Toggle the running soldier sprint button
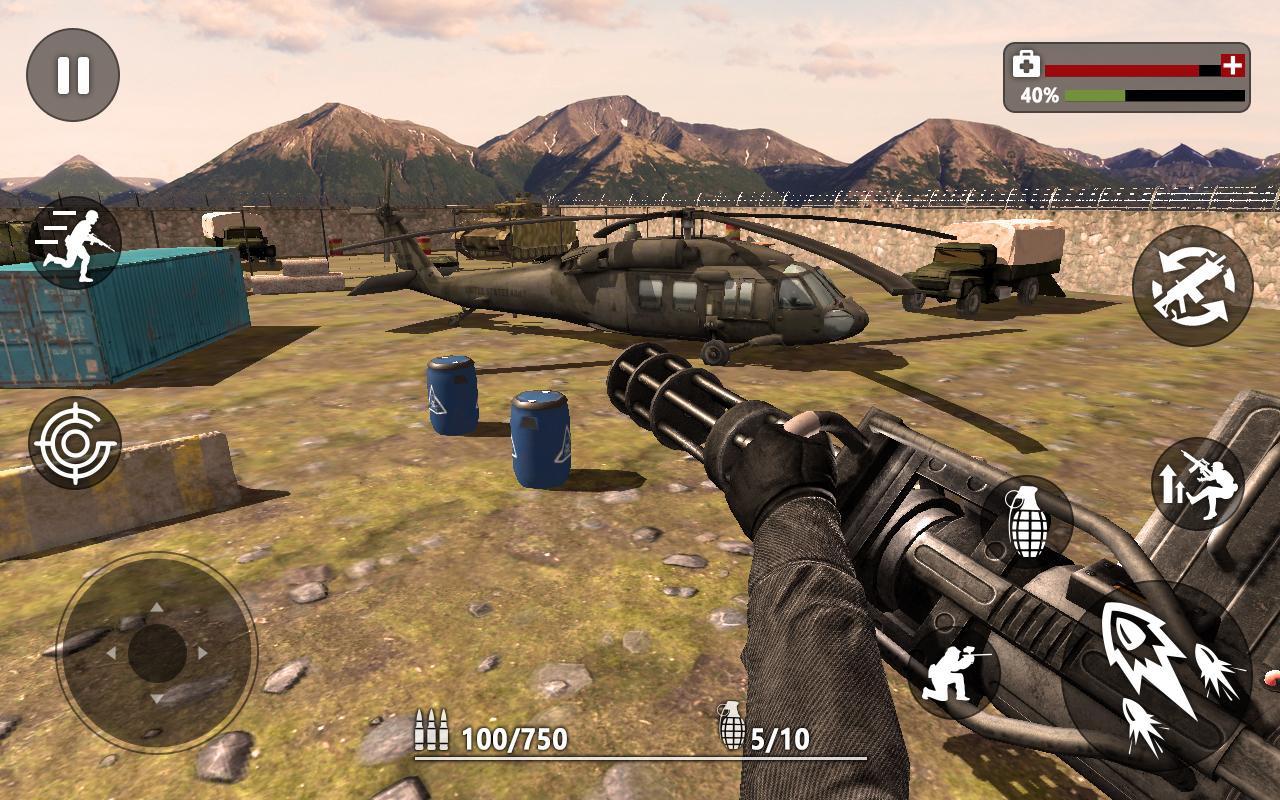Viewport: 1280px width, 800px height. click(75, 242)
